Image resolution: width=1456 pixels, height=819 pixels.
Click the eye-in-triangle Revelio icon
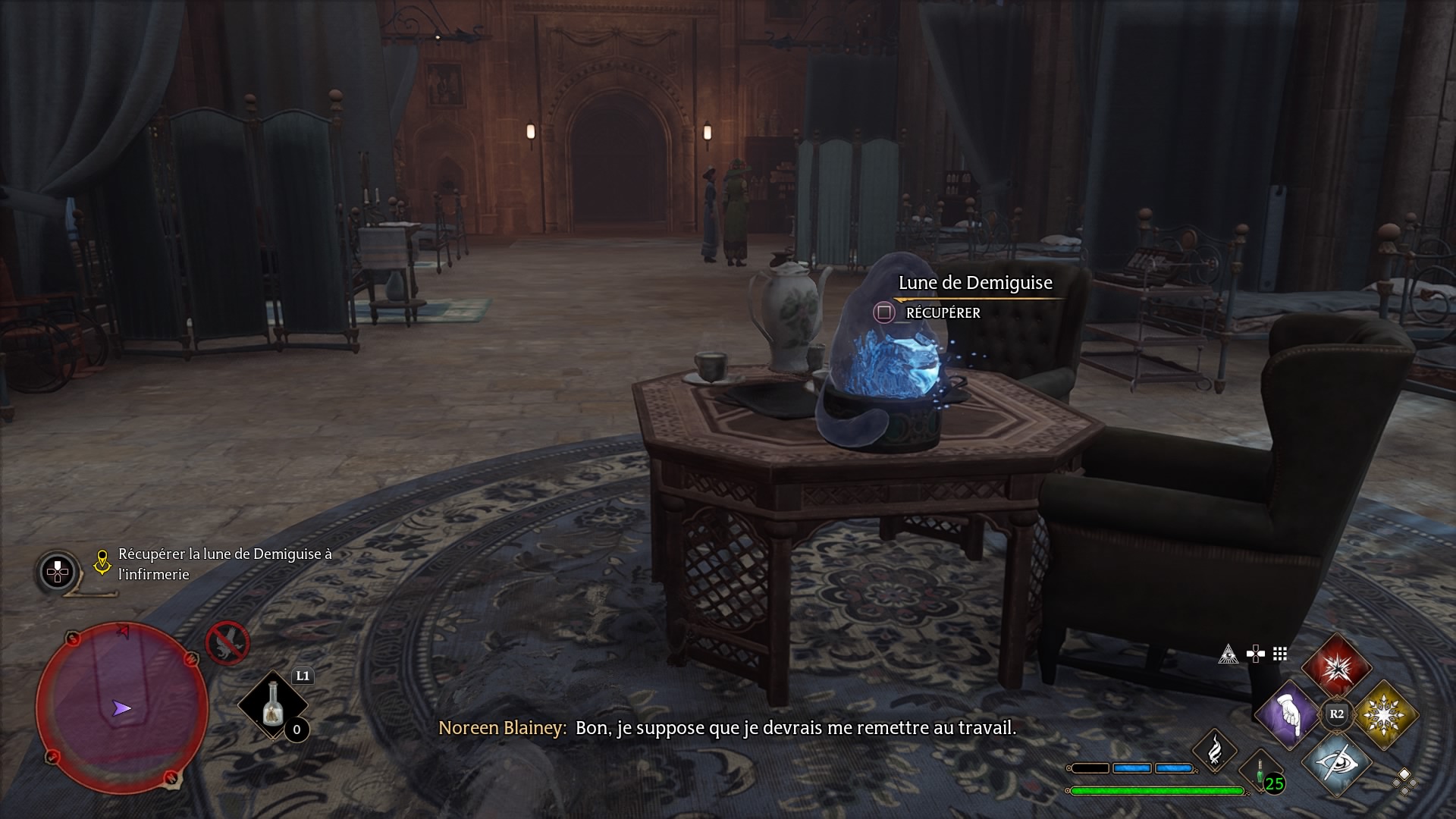[x=1228, y=654]
